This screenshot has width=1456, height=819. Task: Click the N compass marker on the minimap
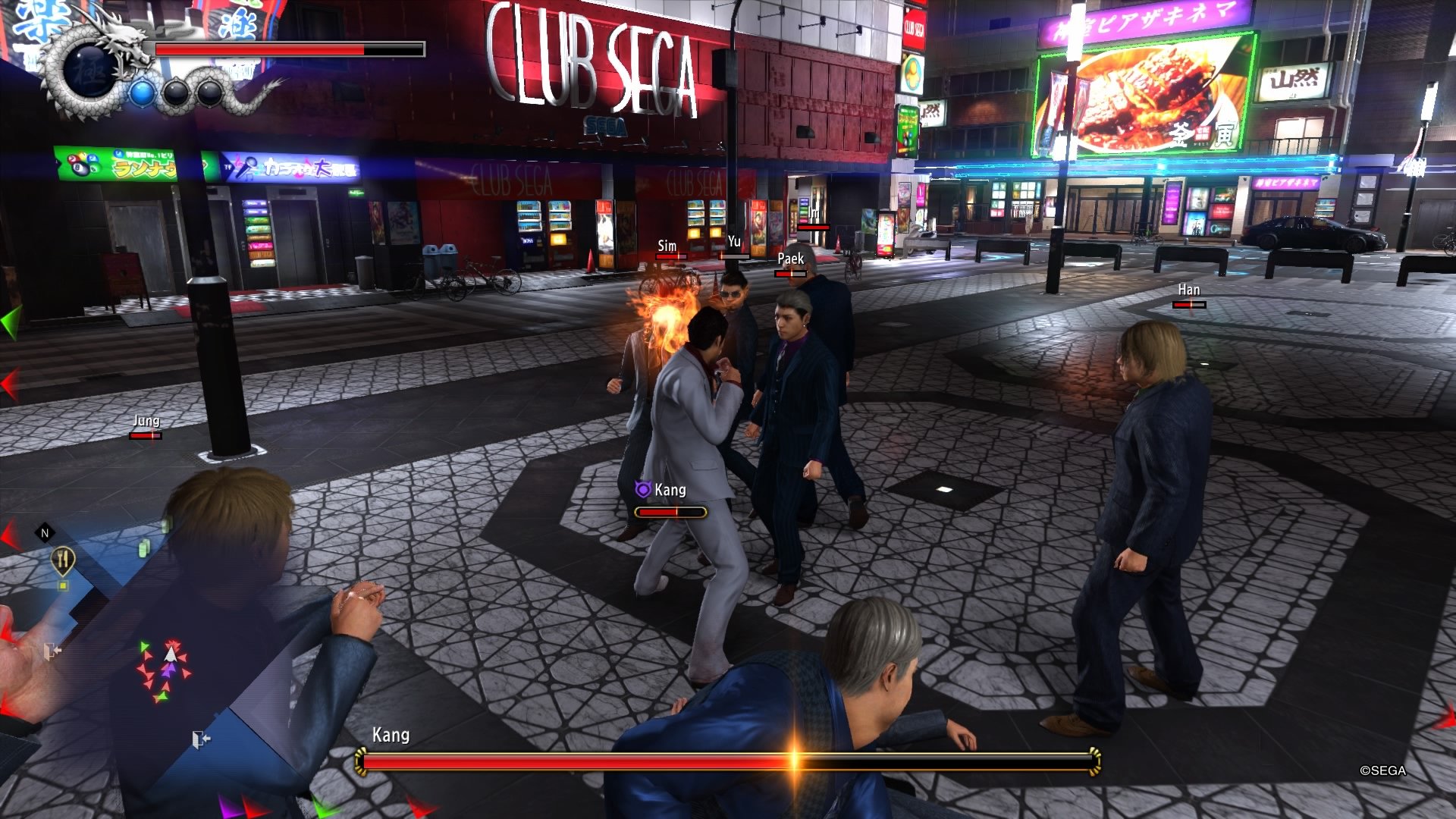coord(44,532)
